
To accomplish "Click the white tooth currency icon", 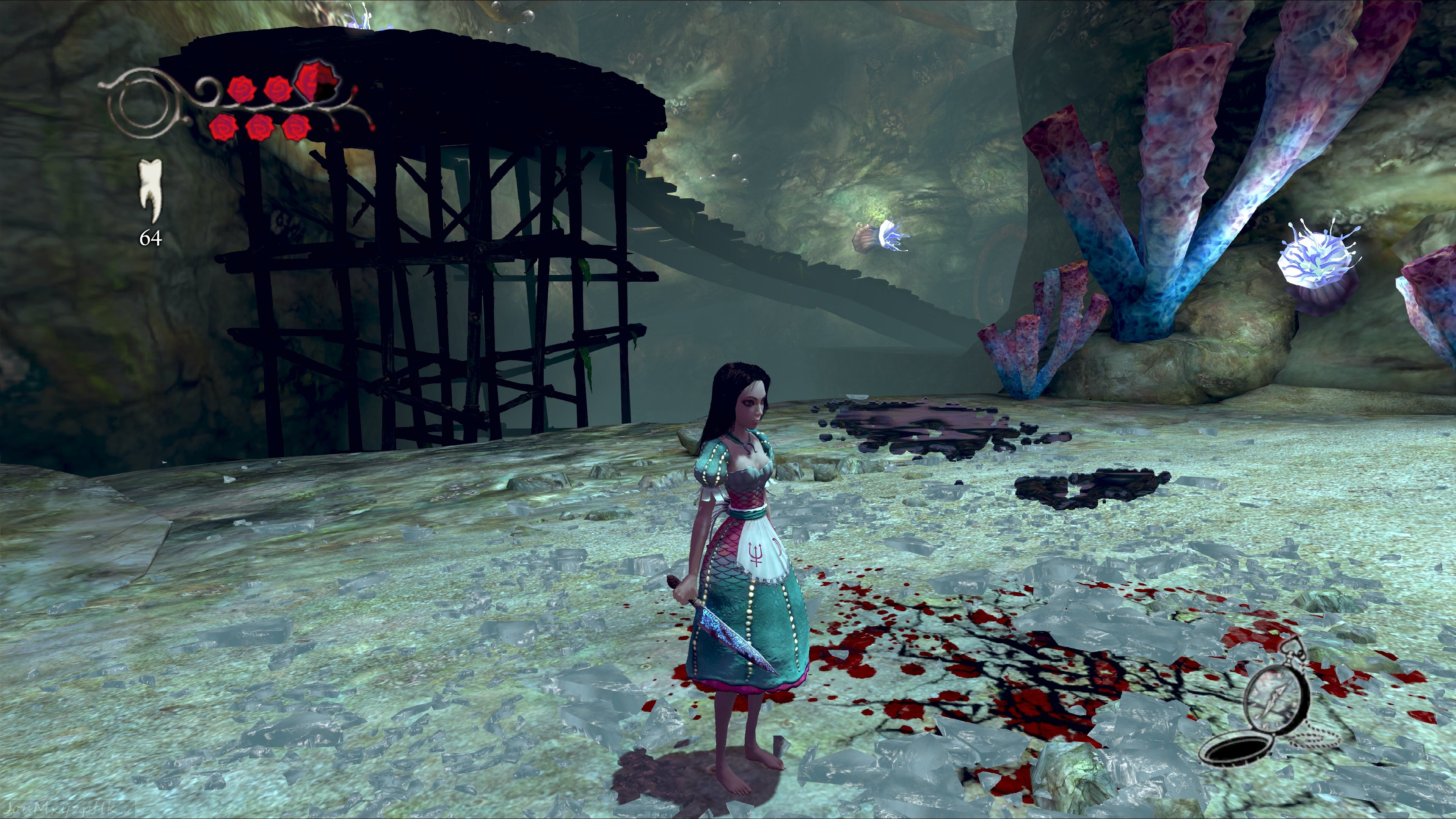I will pos(151,191).
